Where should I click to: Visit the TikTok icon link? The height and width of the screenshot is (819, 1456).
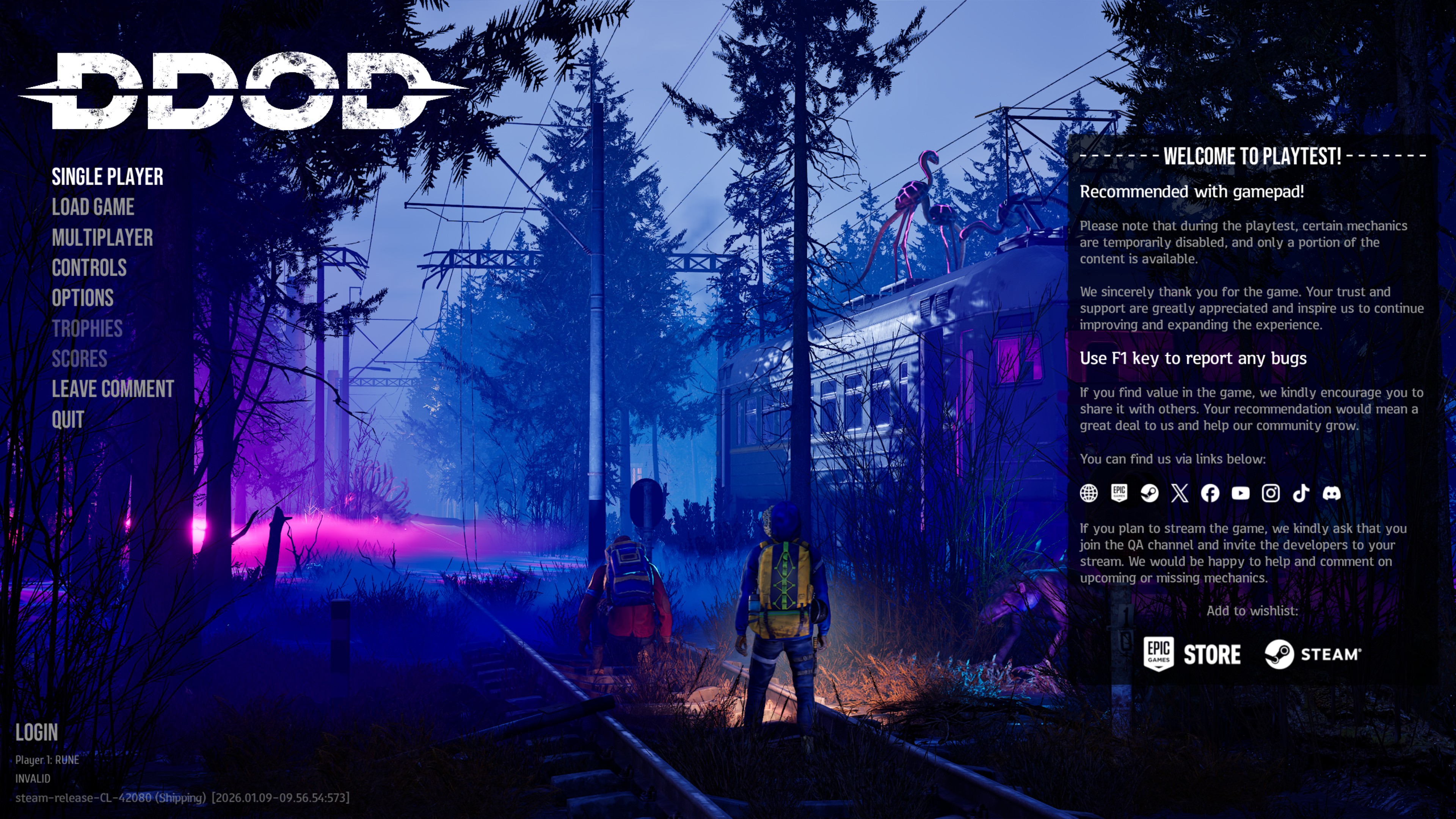point(1301,493)
